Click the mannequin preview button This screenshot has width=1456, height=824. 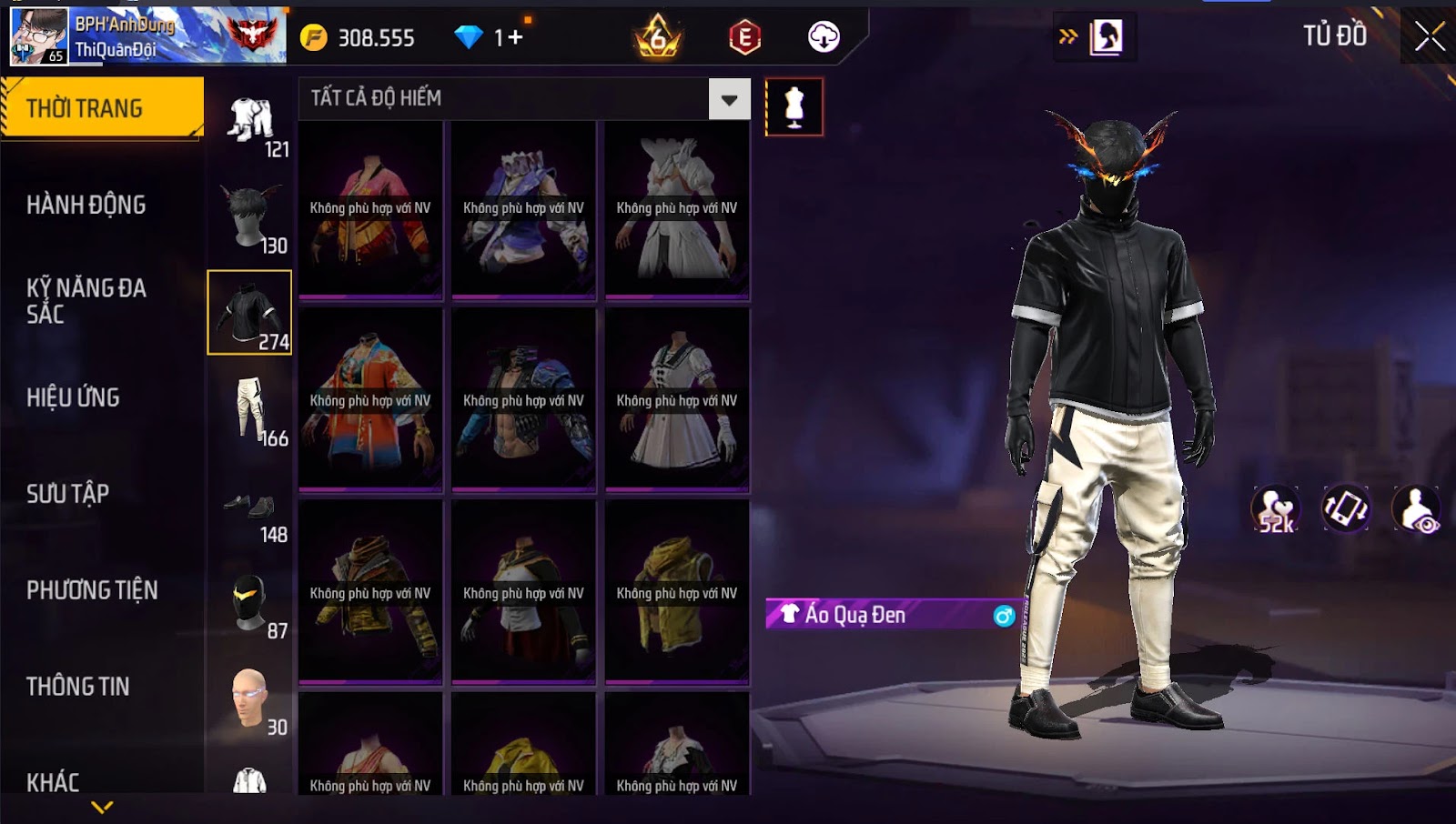point(794,107)
